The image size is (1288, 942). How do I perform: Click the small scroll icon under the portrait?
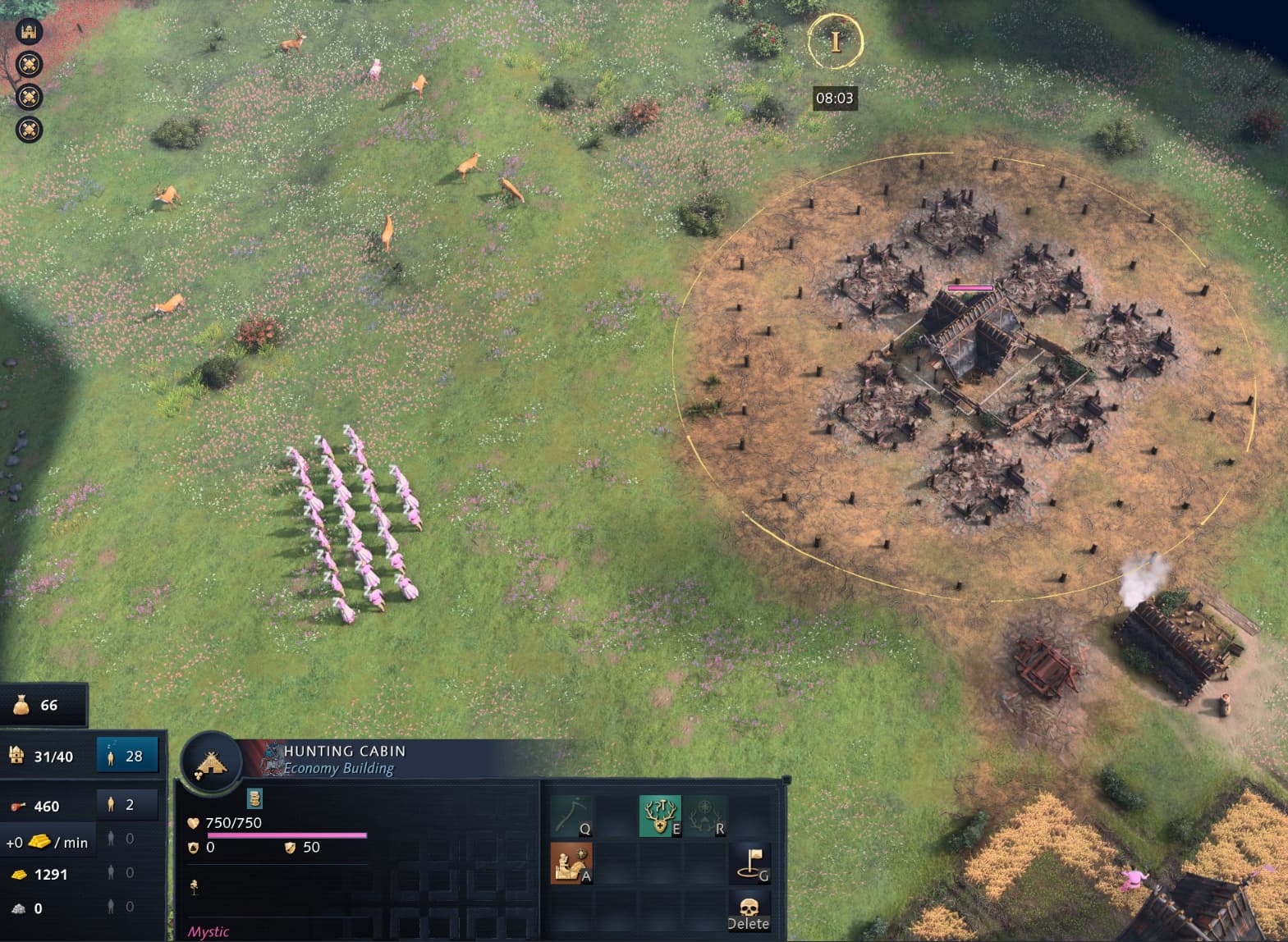[254, 798]
